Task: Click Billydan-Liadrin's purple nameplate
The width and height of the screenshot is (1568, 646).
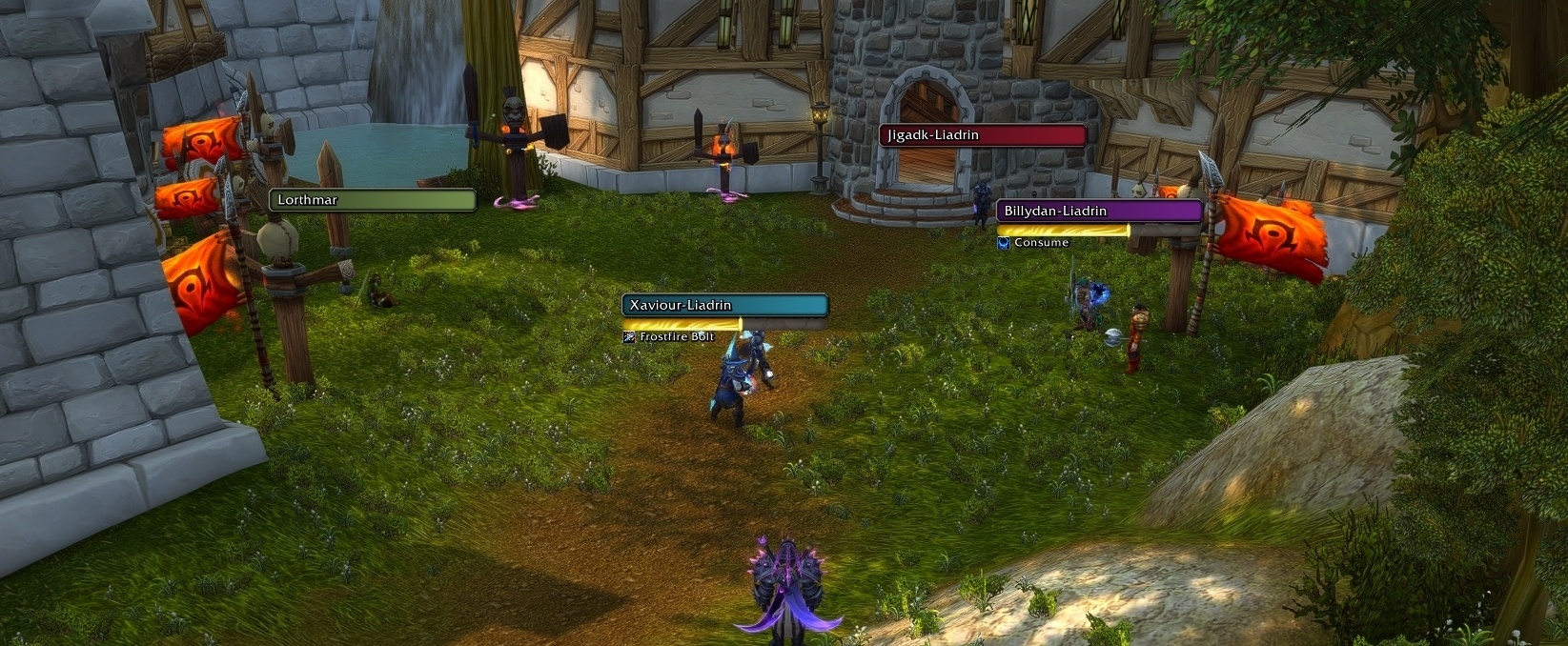Action: point(1099,211)
